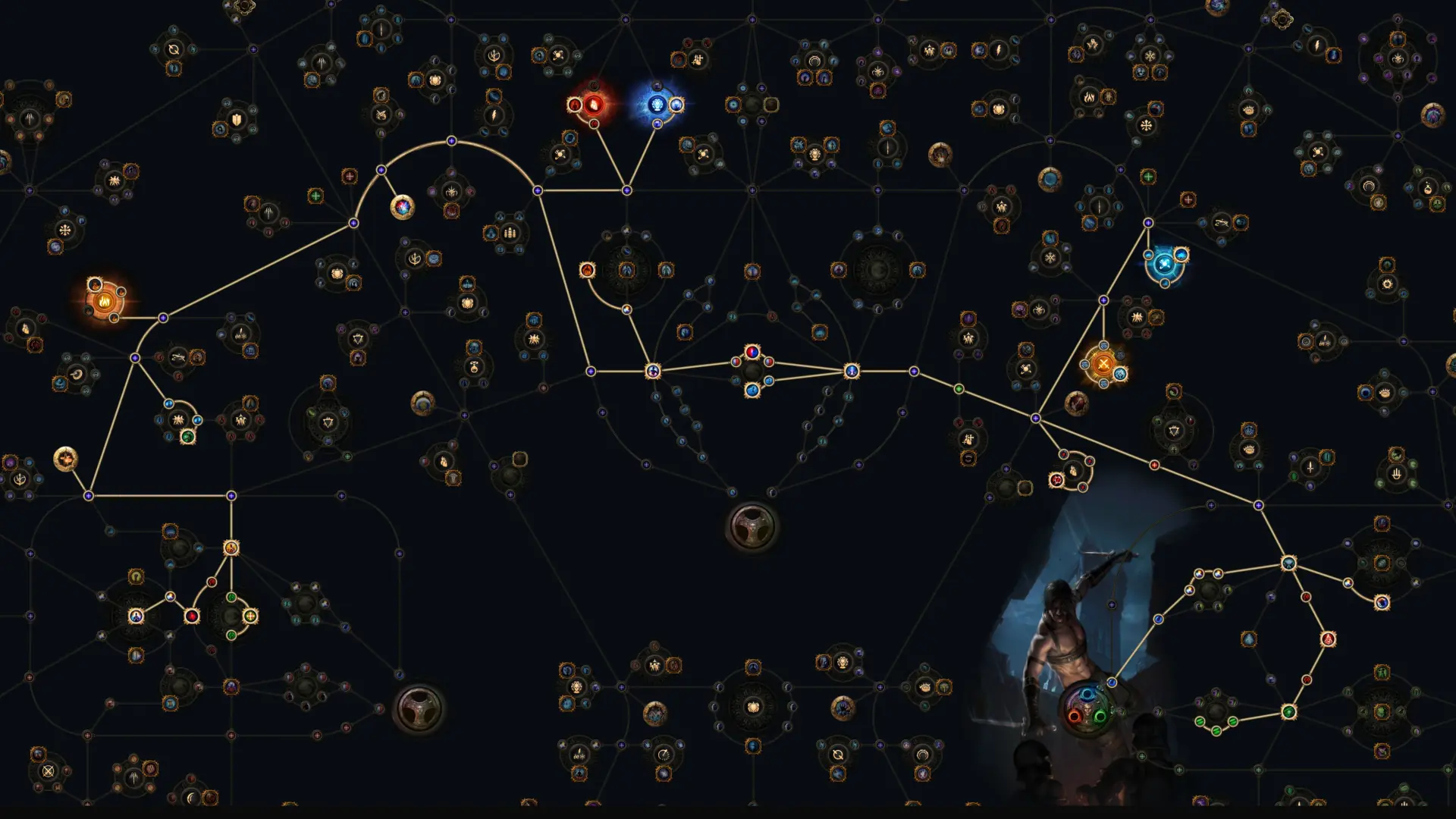Select the small red node below the fire notable
Image resolution: width=1456 pixels, height=819 pixels.
[x=594, y=125]
